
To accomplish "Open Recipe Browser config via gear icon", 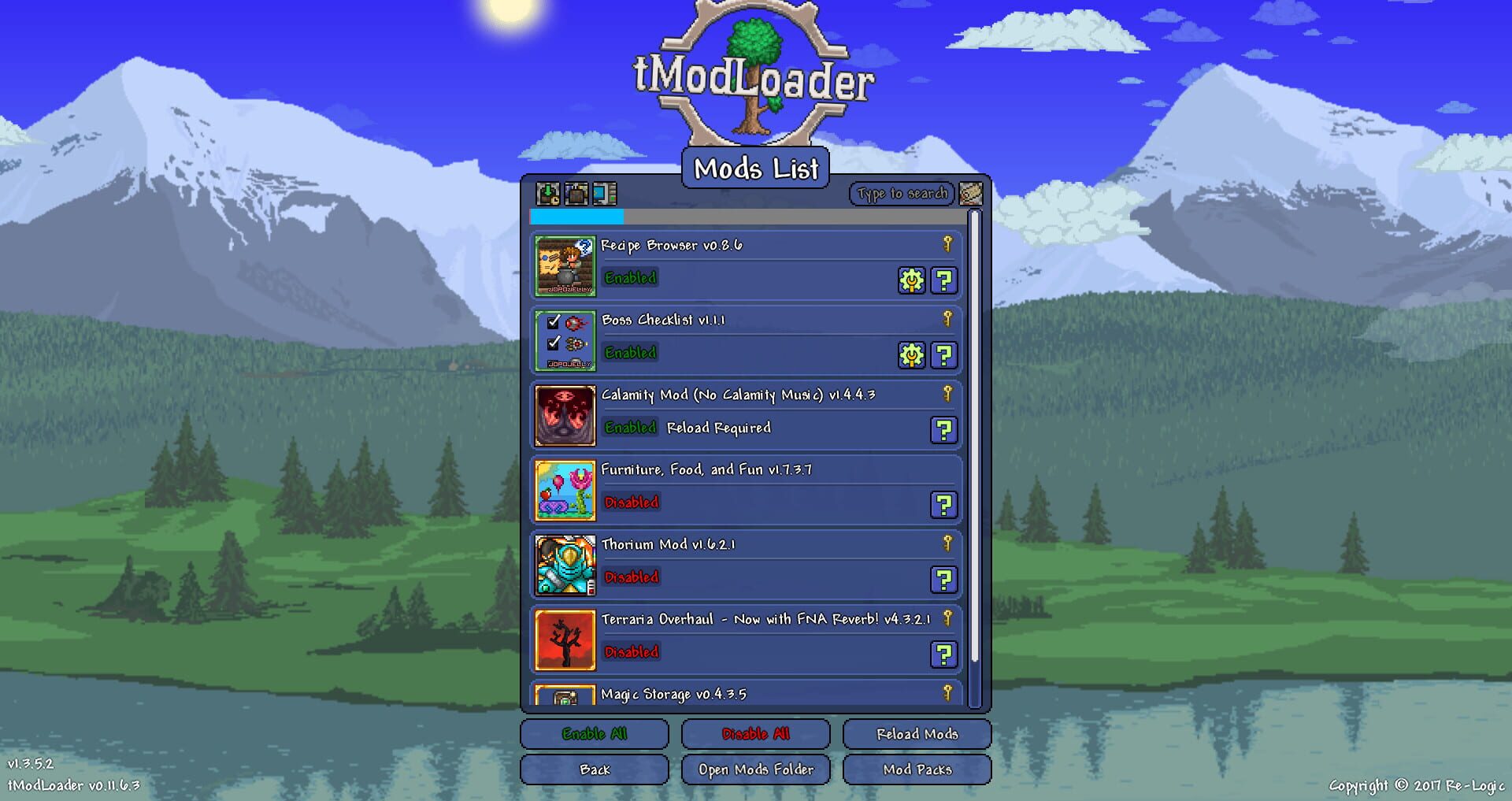I will tap(910, 279).
